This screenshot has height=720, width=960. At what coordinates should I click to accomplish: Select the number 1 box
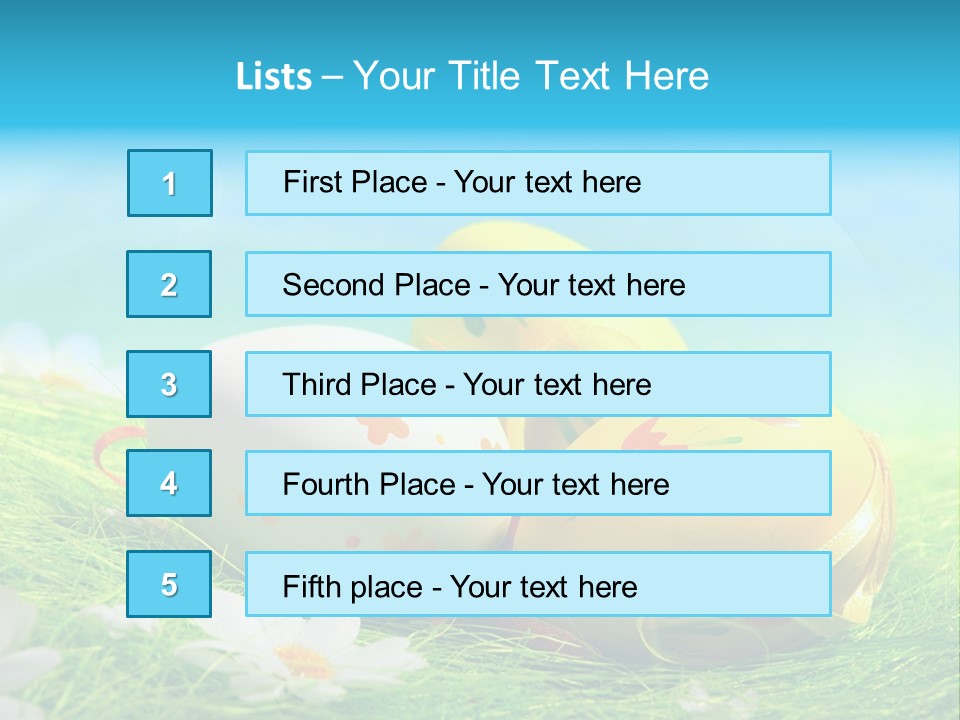coord(170,183)
